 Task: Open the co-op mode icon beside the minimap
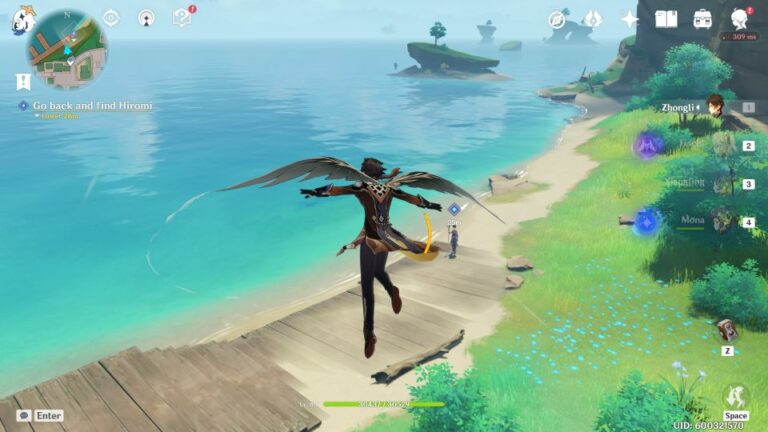click(x=146, y=18)
